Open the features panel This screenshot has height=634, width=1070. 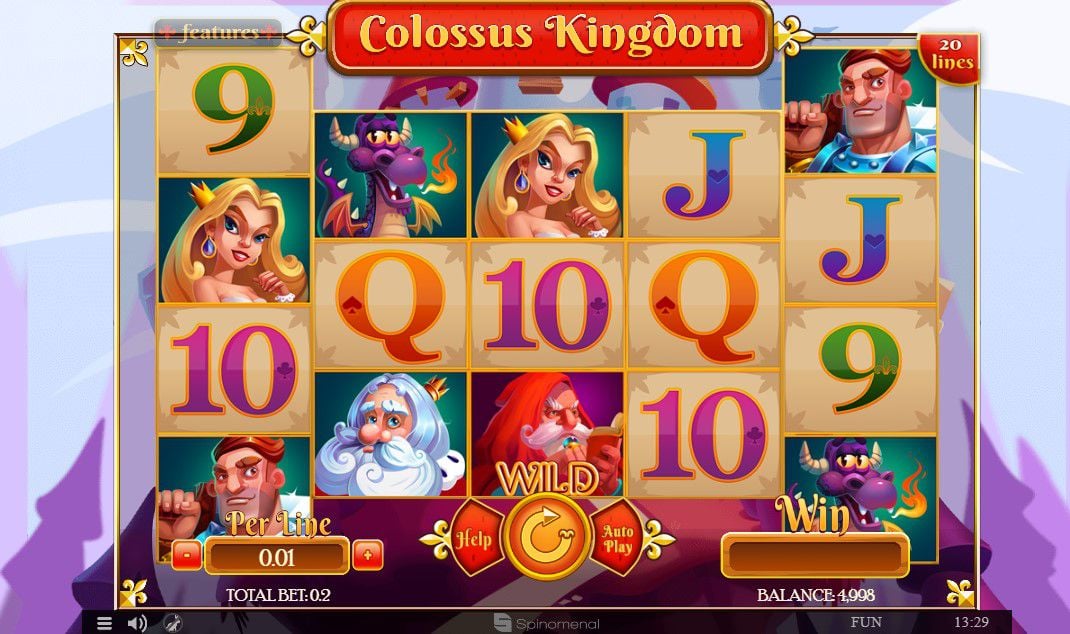click(x=218, y=33)
